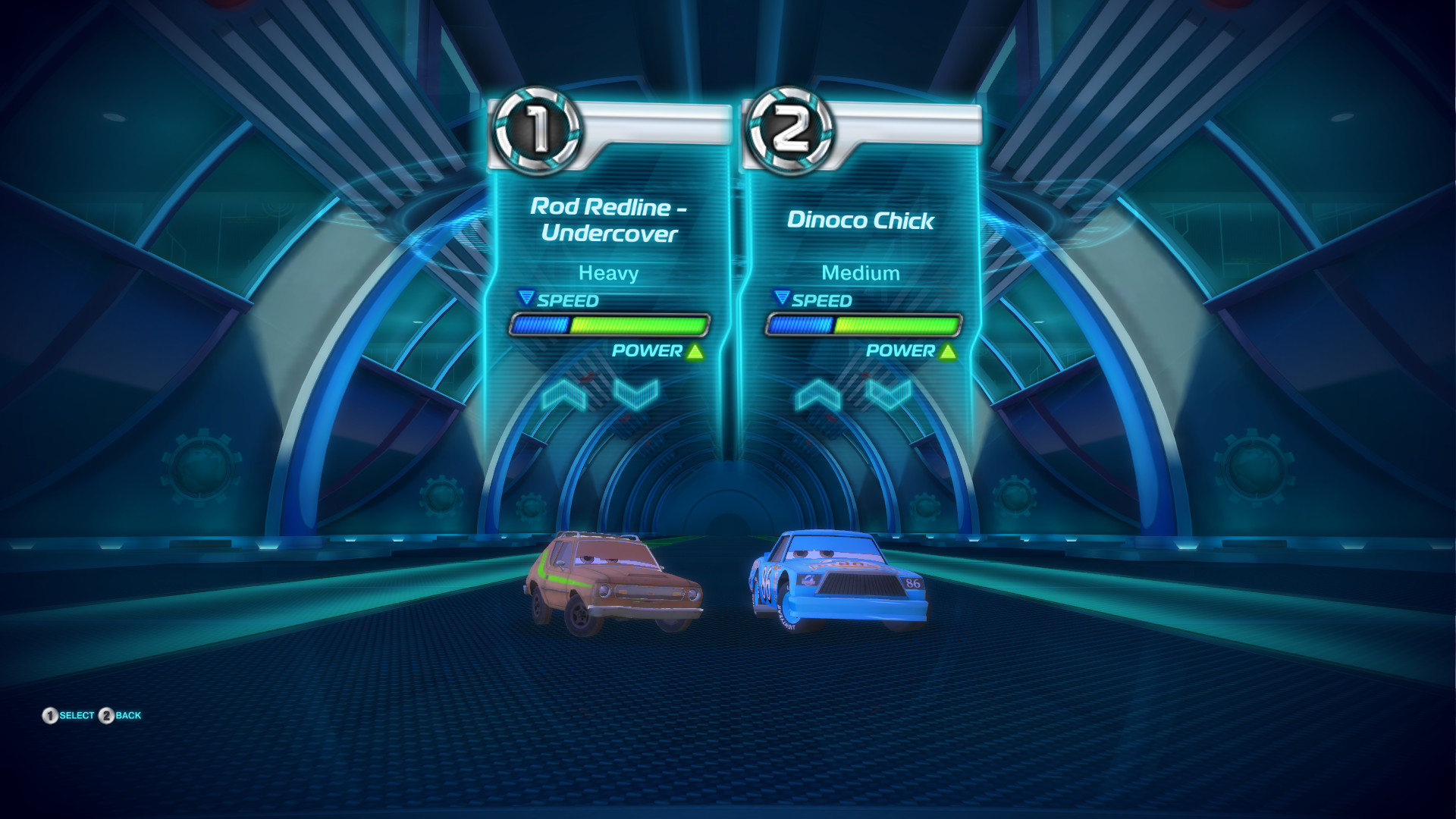
Task: Click the Player 2 number badge
Action: coord(793,127)
